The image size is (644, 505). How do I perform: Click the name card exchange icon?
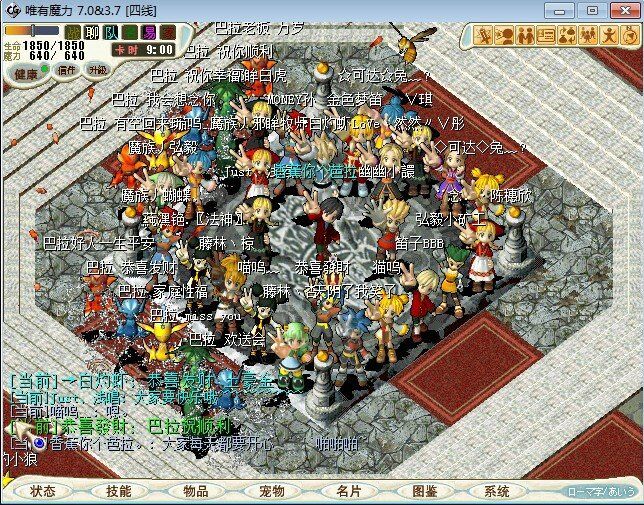545,36
